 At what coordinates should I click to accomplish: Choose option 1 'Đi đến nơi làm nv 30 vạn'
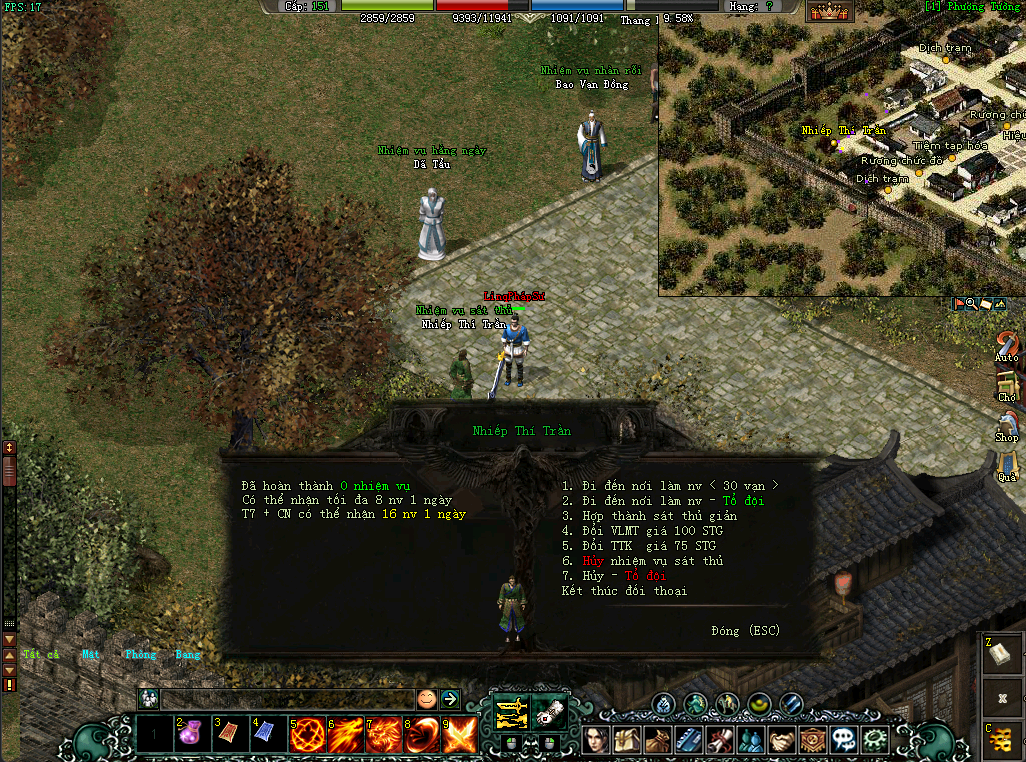669,486
